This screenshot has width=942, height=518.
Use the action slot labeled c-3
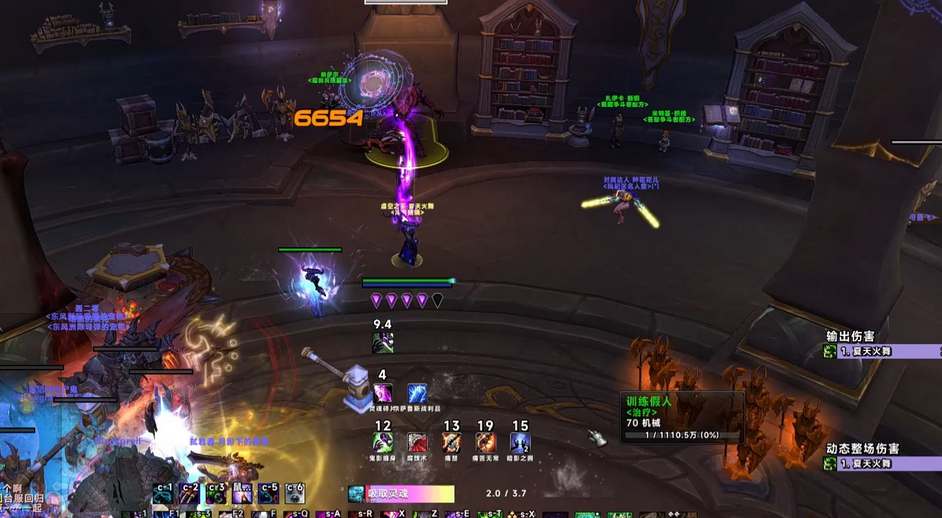(216, 493)
